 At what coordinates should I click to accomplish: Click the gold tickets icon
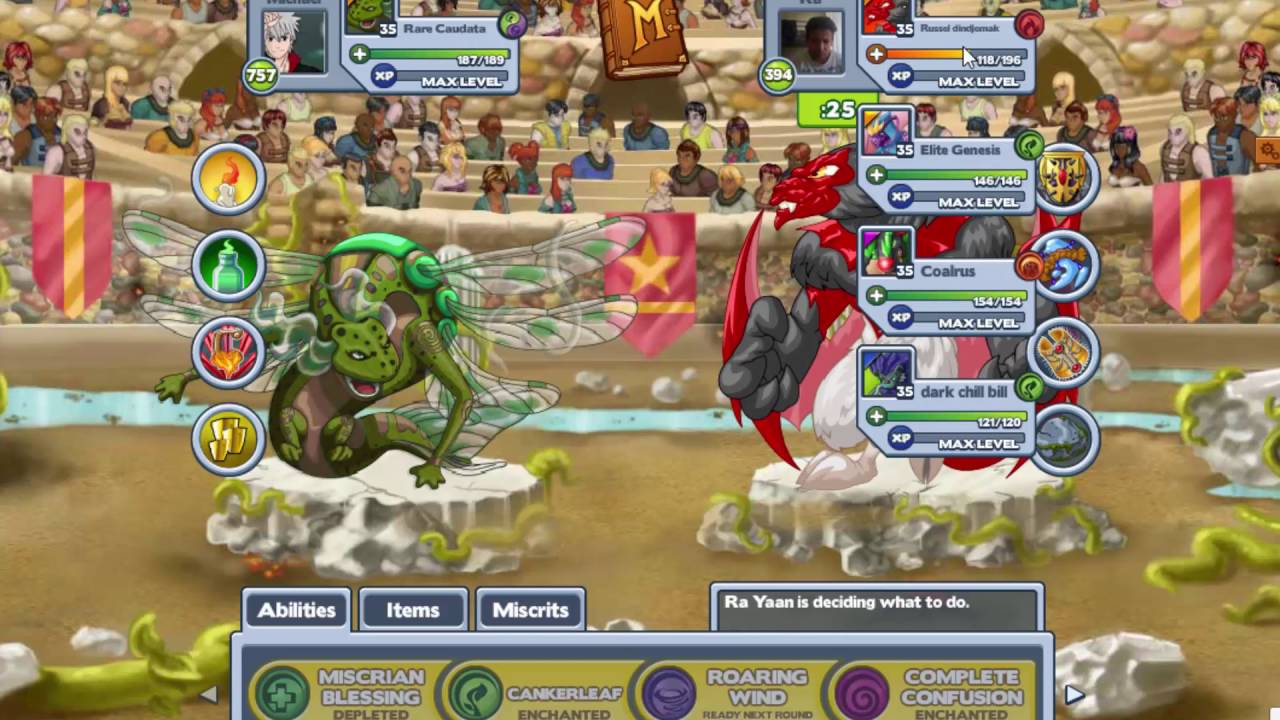228,439
